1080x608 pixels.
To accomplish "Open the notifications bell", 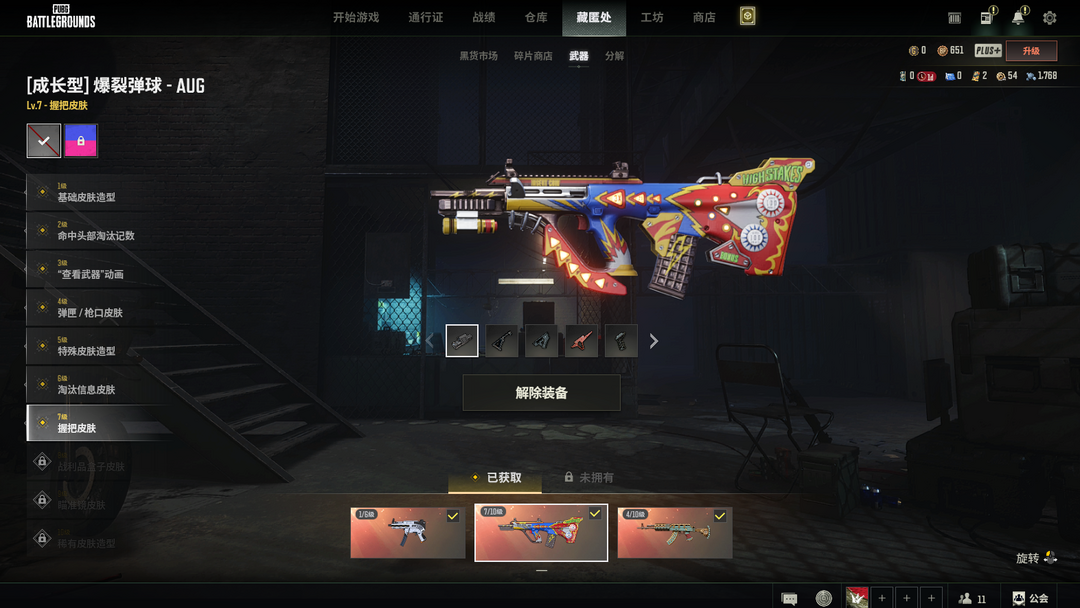I will (1018, 18).
